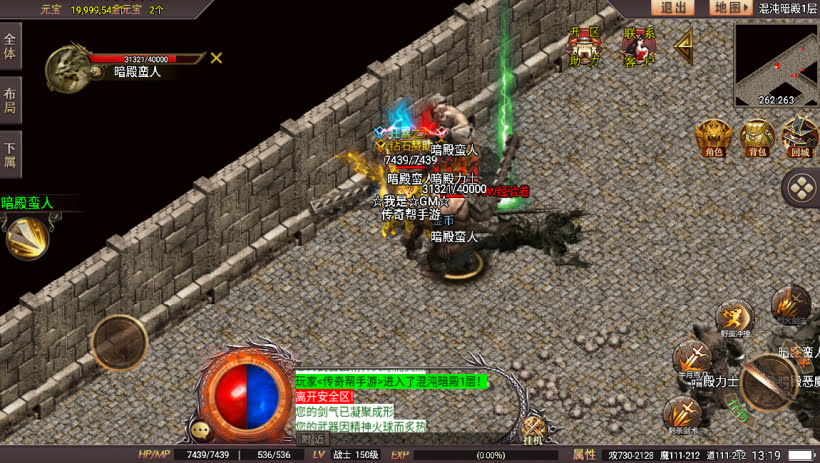Image resolution: width=820 pixels, height=463 pixels.
Task: Click the 退出 exit button
Action: [673, 8]
